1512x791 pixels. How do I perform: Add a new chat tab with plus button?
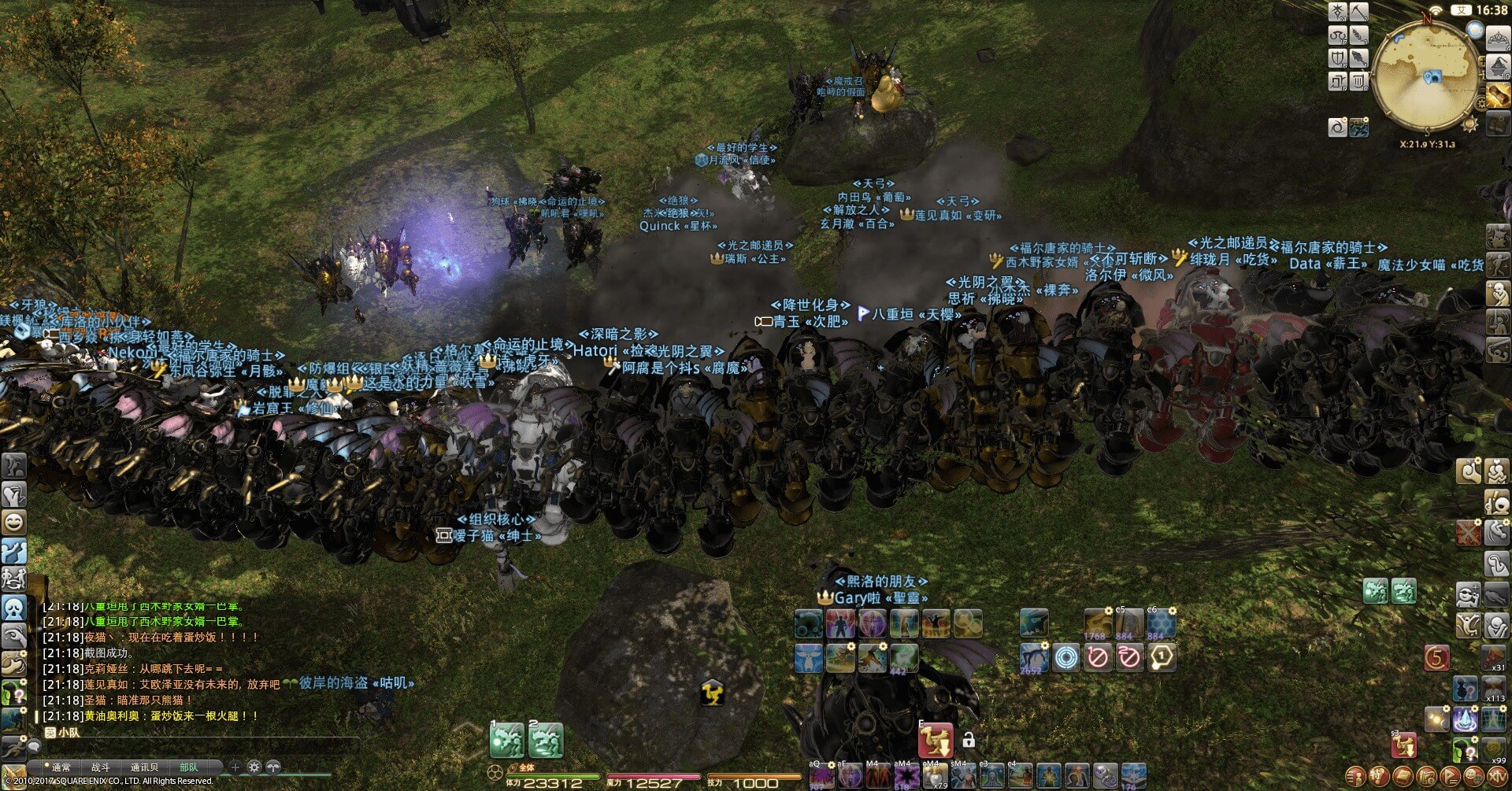coord(235,767)
